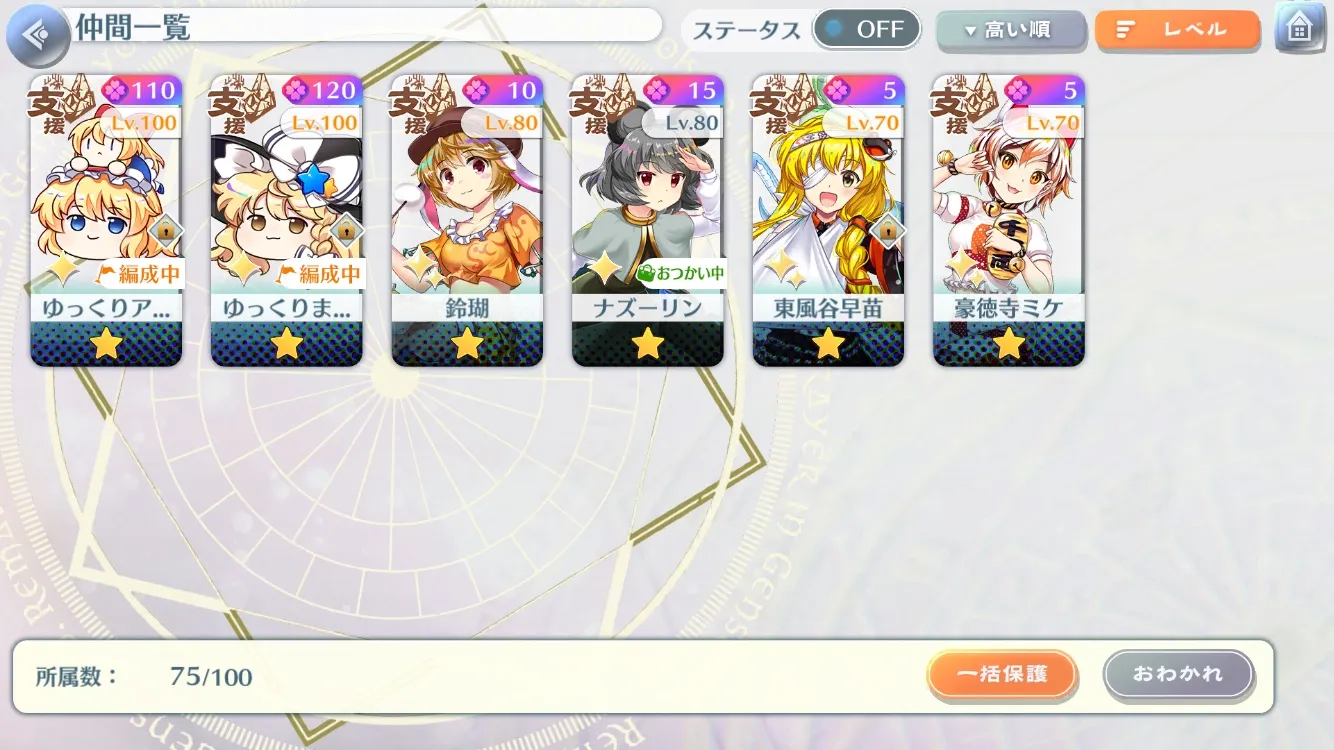Tap the 一括保護 bulk protect button

point(1002,675)
